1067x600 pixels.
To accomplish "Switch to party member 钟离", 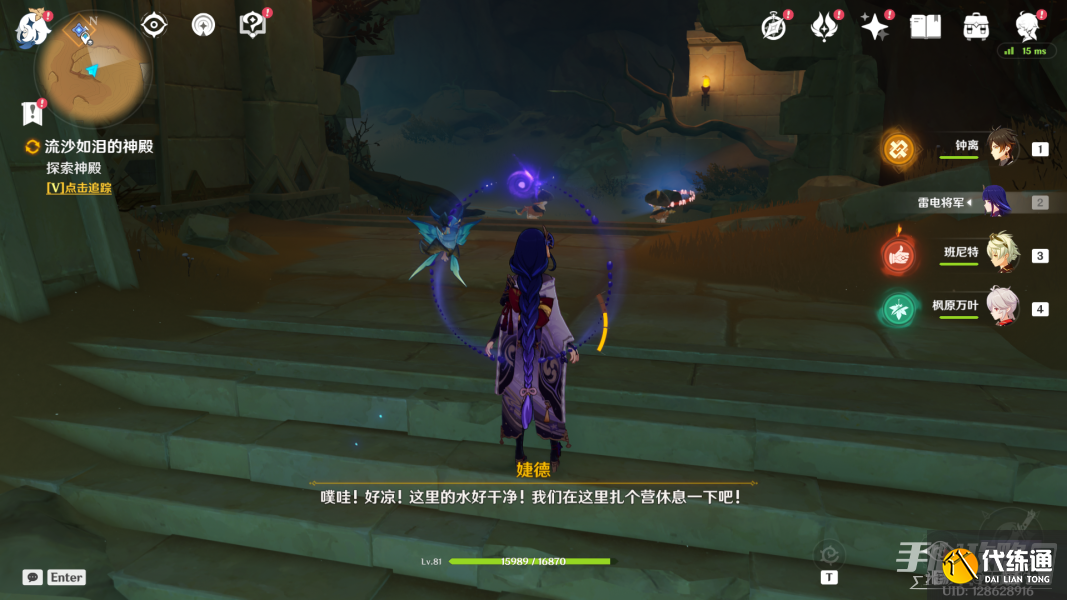I will (1002, 148).
